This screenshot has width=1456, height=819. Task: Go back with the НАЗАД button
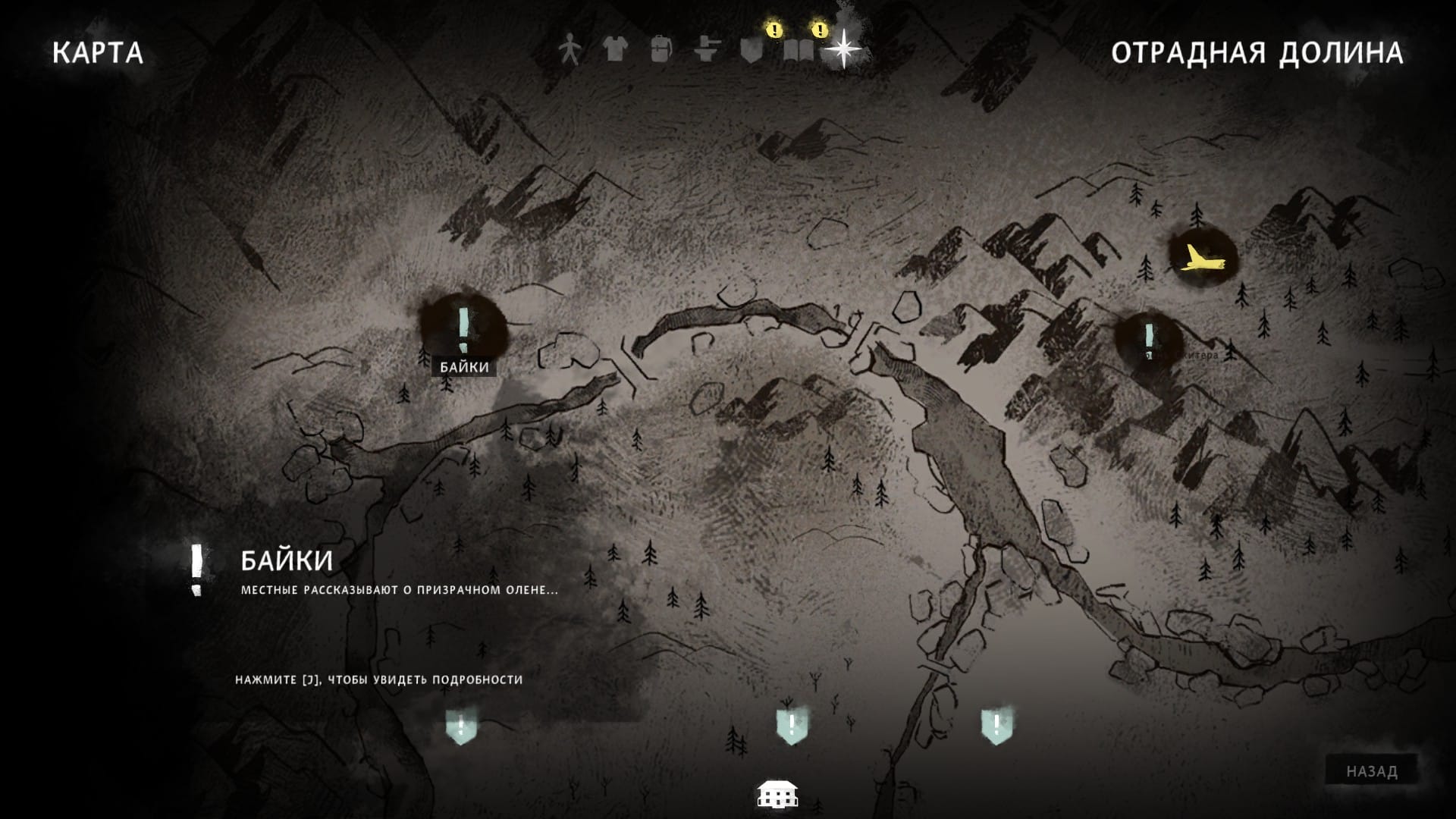tap(1371, 771)
